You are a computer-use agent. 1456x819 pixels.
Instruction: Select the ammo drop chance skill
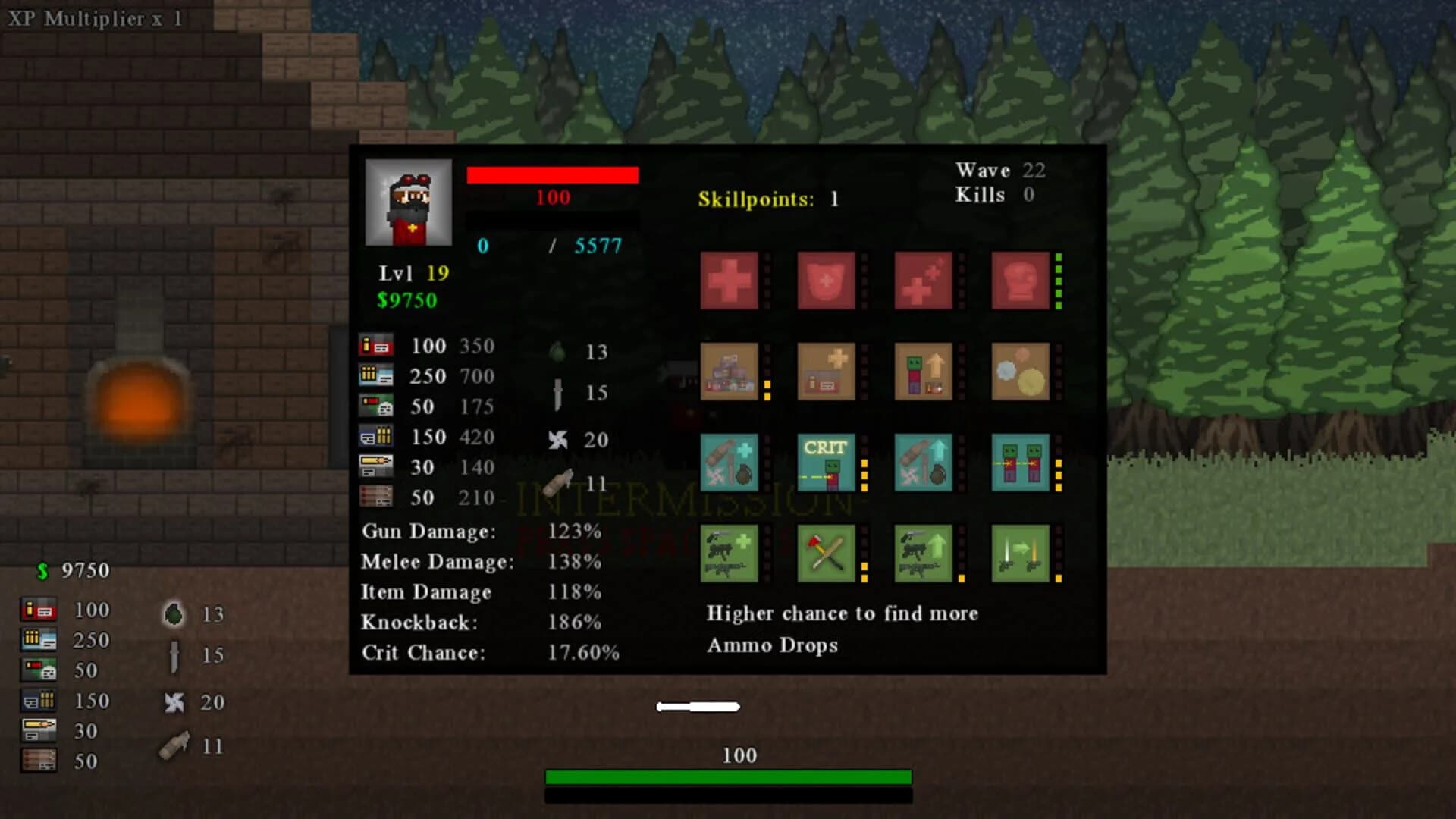[x=827, y=372]
